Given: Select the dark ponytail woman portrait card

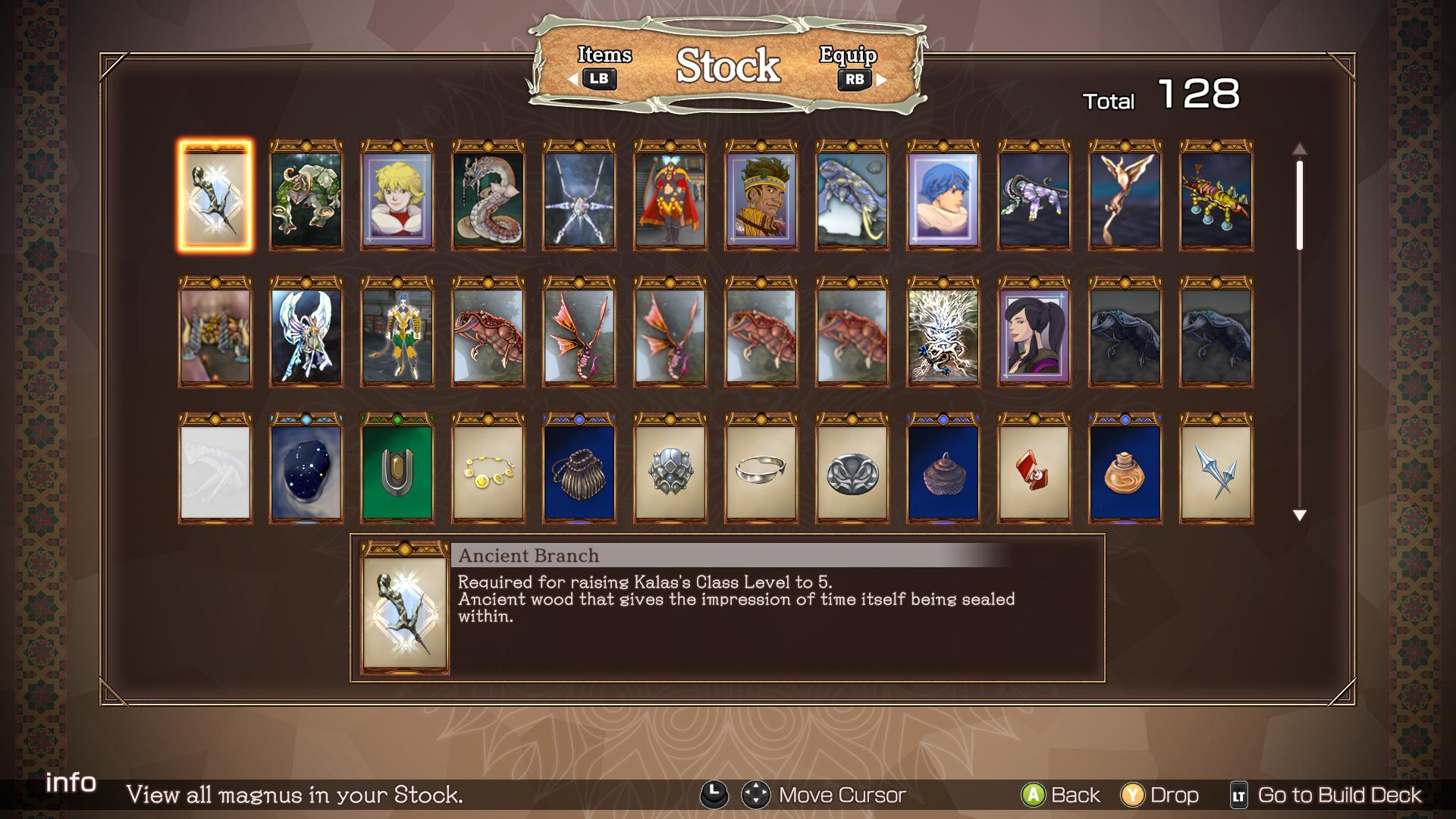Looking at the screenshot, I should 1034,332.
